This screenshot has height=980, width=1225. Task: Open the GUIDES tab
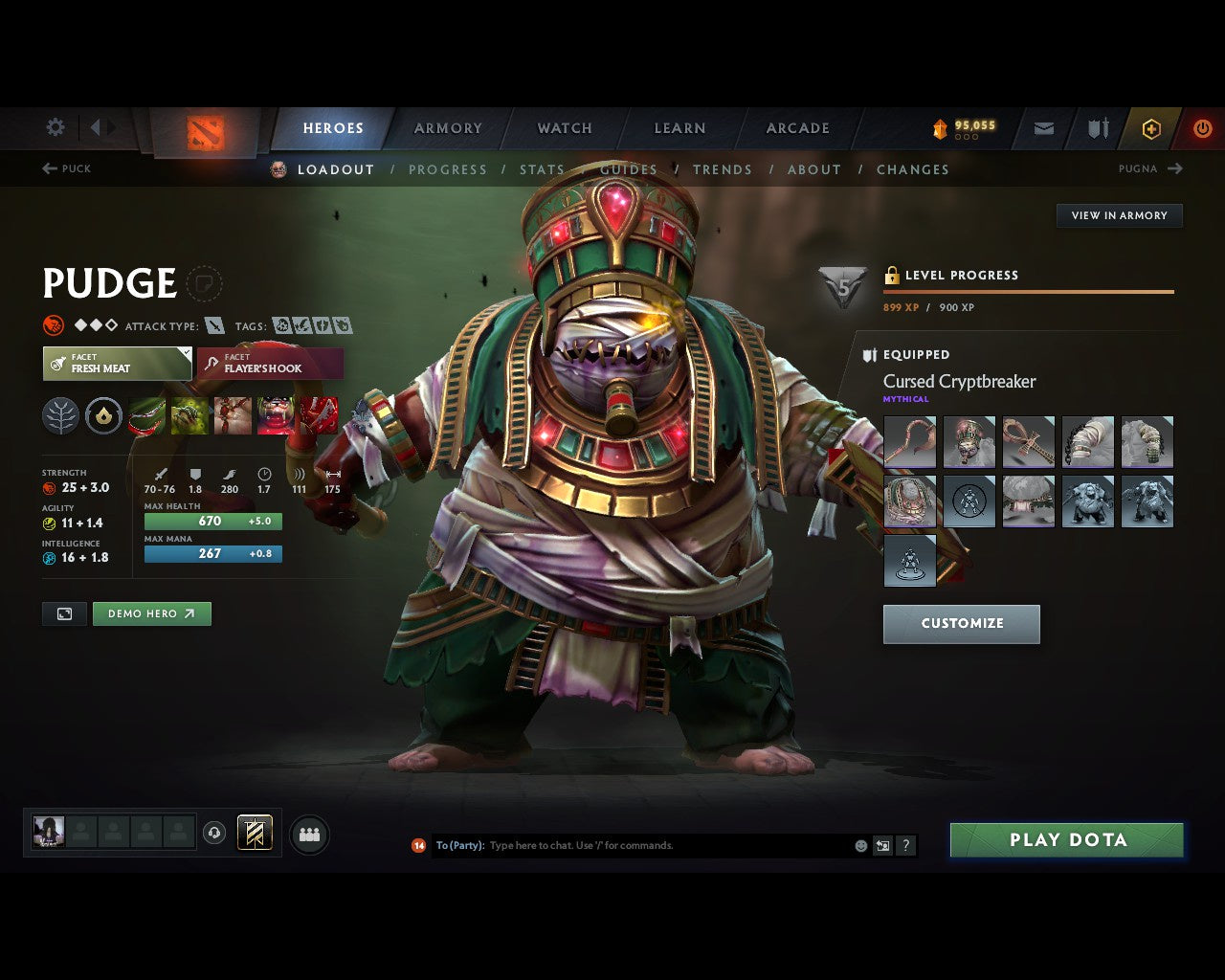[629, 169]
